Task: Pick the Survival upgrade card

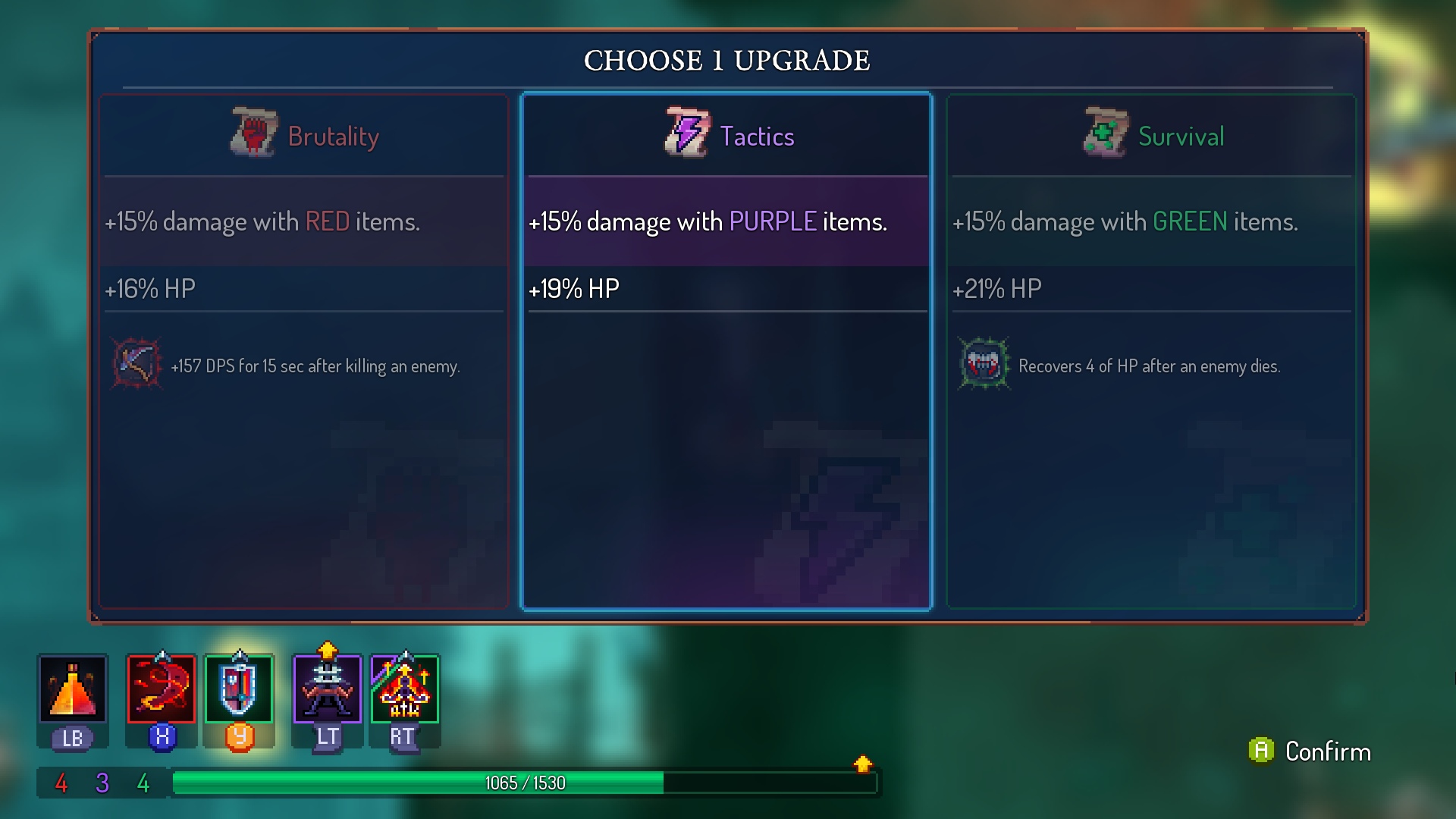Action: tap(1150, 350)
